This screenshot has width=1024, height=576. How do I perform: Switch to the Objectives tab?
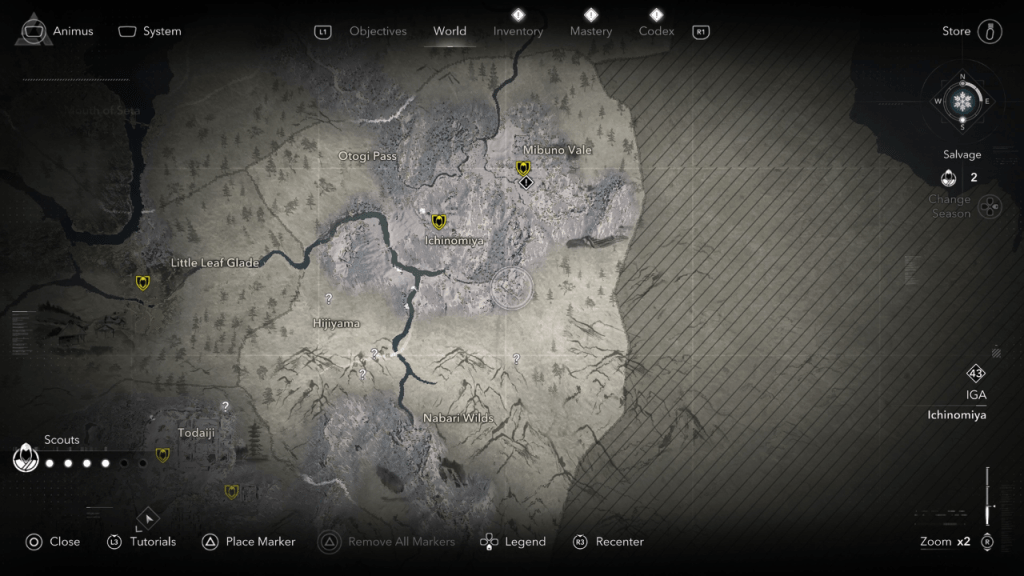(377, 31)
